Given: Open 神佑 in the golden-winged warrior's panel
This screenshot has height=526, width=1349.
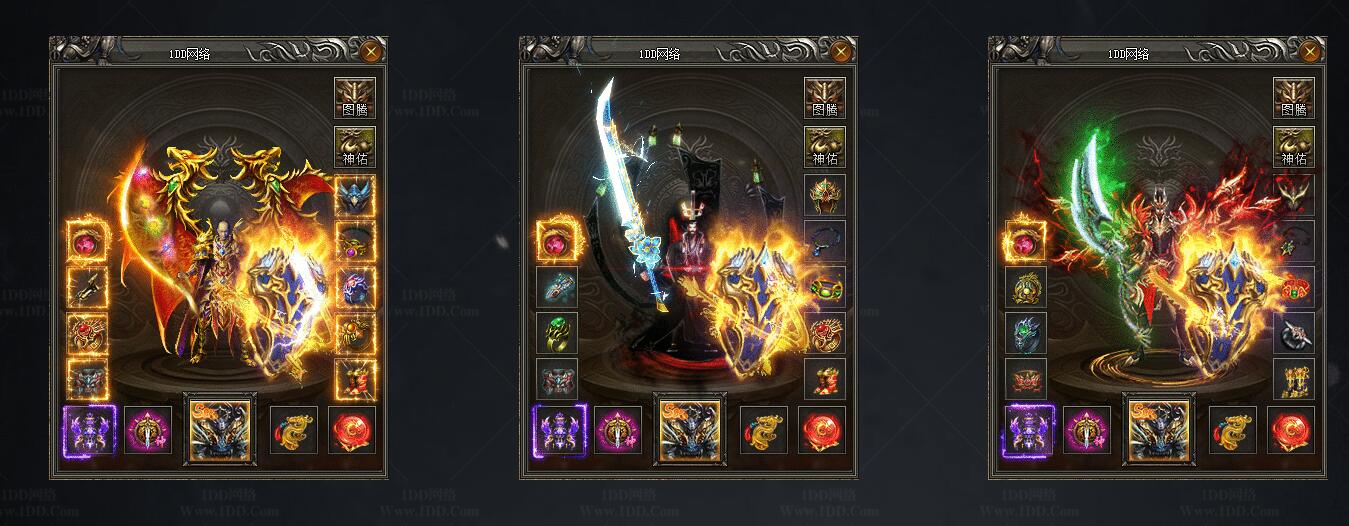Looking at the screenshot, I should pos(354,147).
